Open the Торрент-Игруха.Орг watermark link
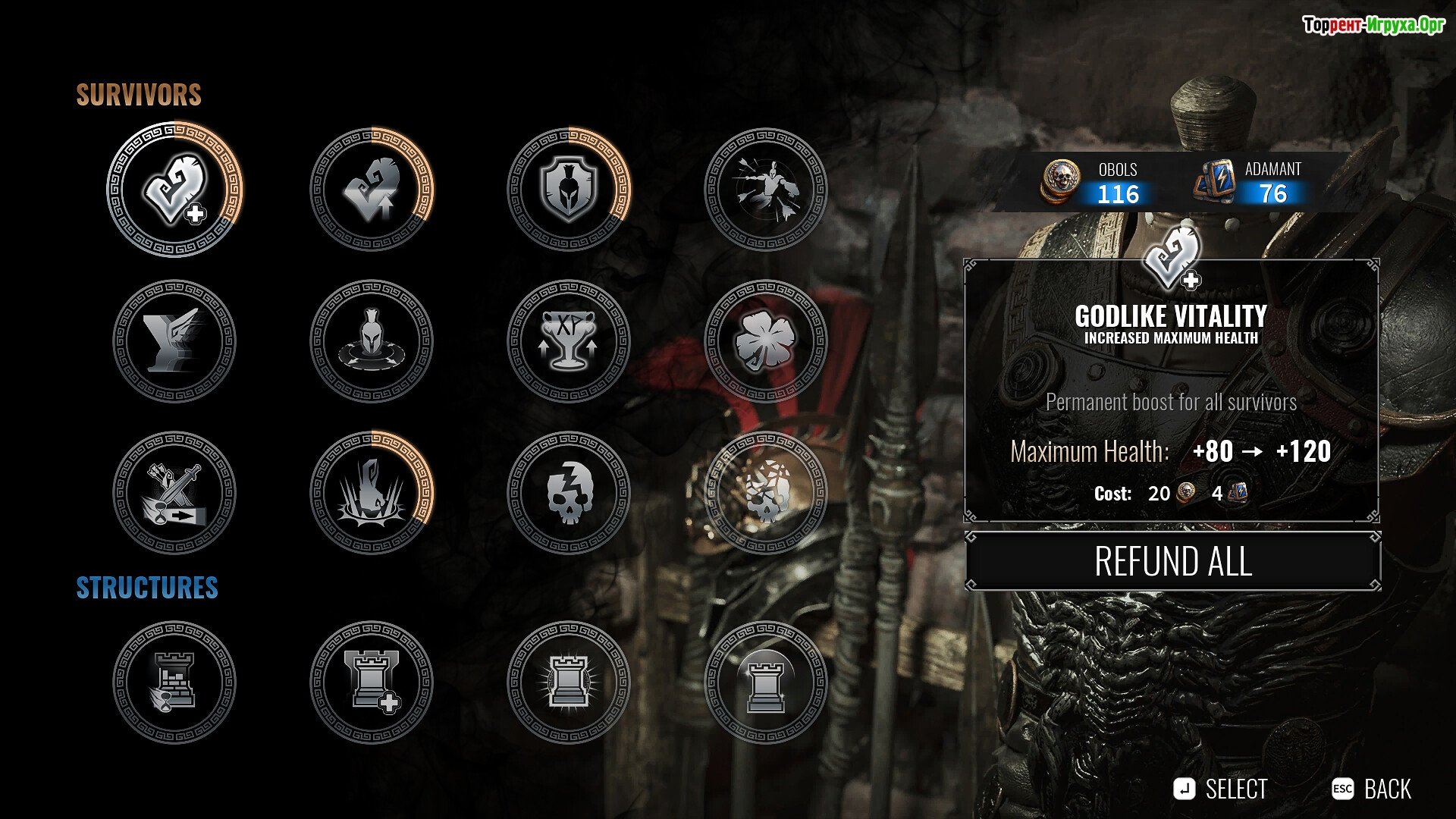 point(1373,25)
